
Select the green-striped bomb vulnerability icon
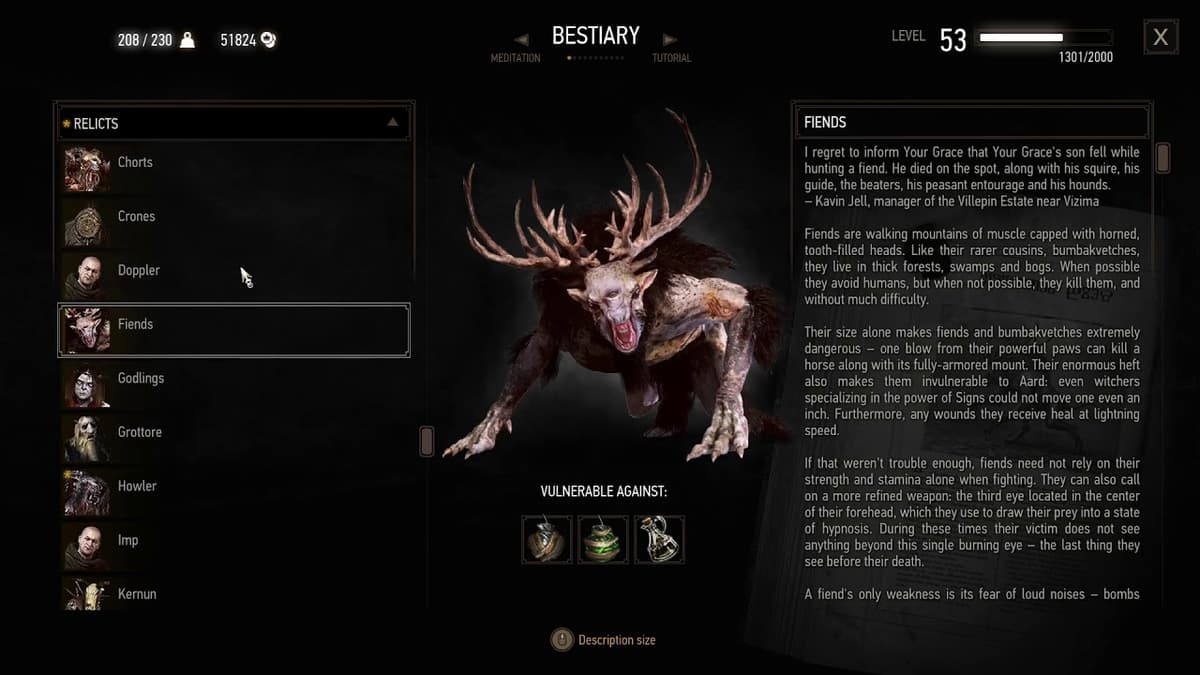[x=603, y=540]
